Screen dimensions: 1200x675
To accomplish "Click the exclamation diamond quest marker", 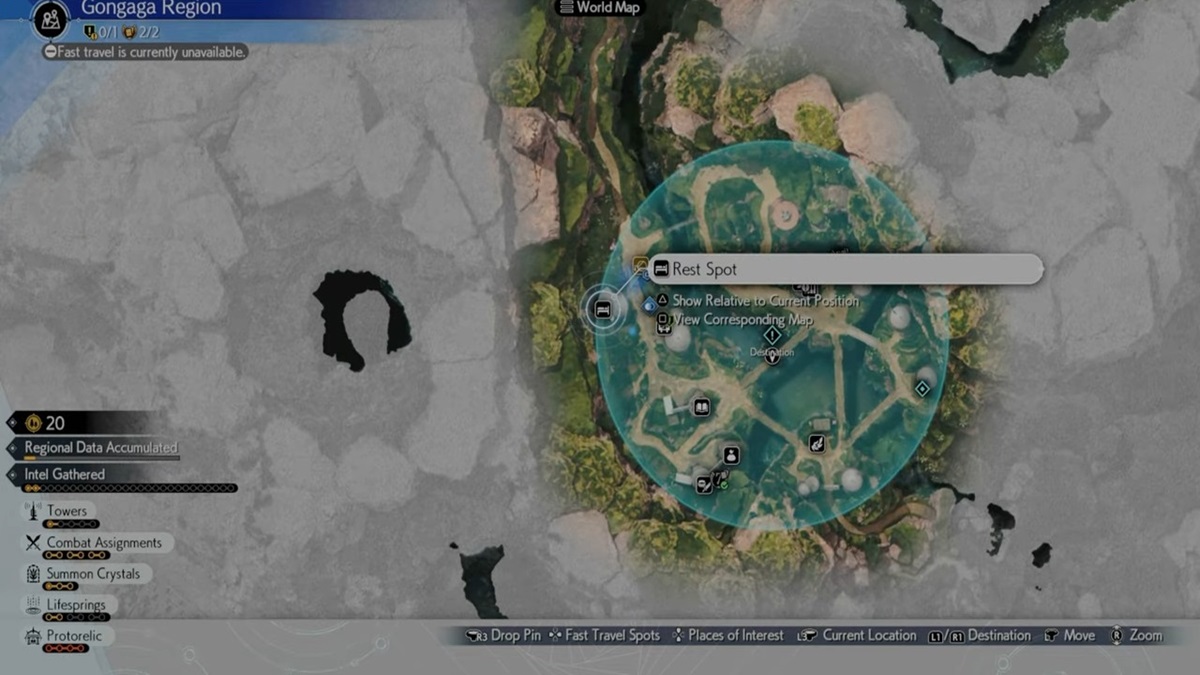I will coord(772,335).
